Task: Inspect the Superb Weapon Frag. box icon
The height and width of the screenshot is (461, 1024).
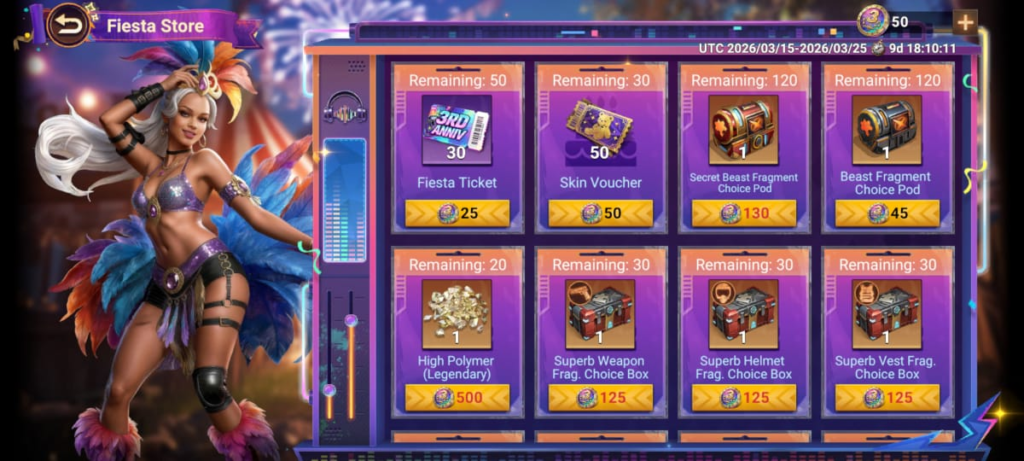Action: click(x=600, y=313)
